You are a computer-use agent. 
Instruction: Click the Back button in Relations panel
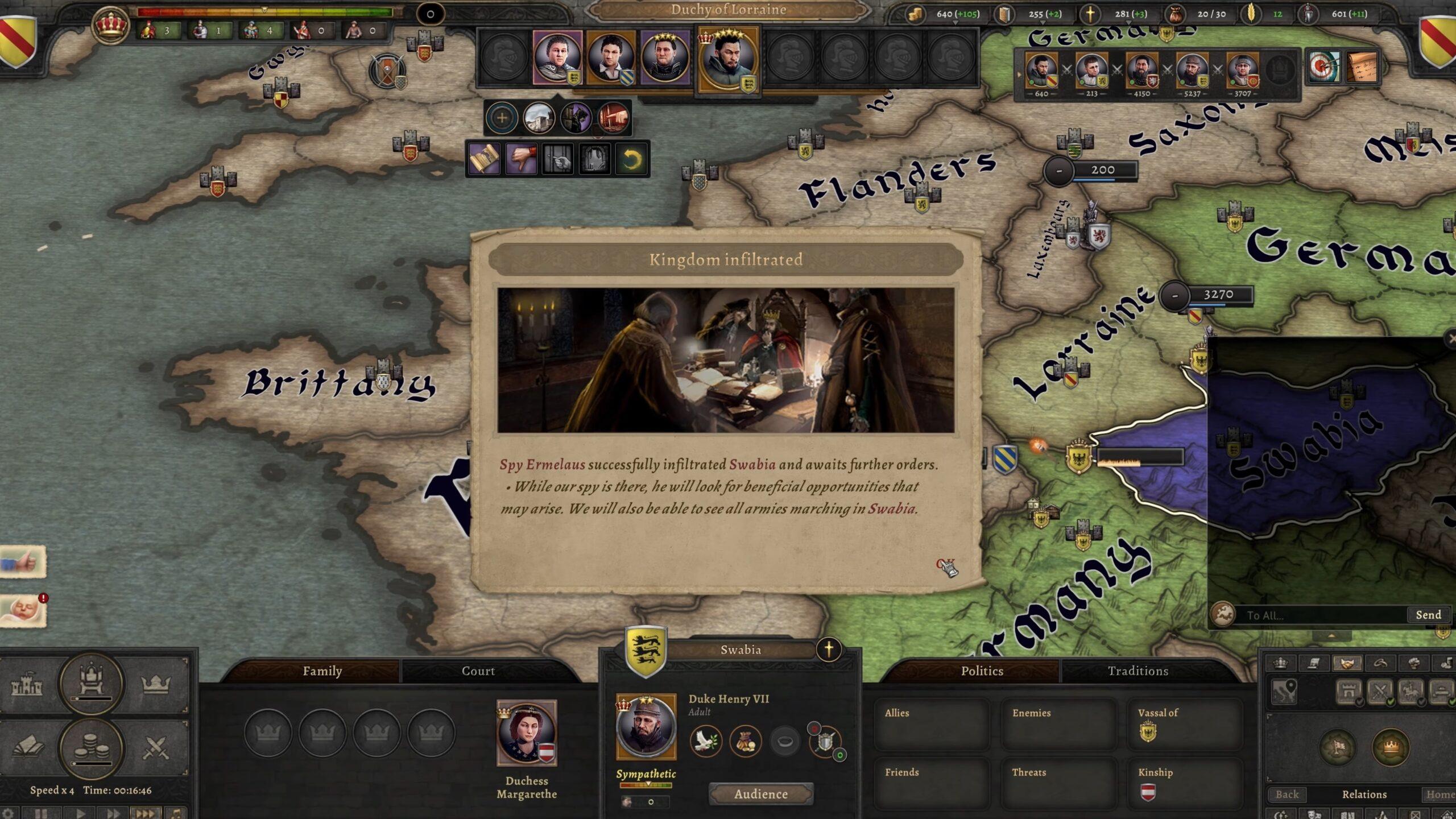coord(1287,795)
